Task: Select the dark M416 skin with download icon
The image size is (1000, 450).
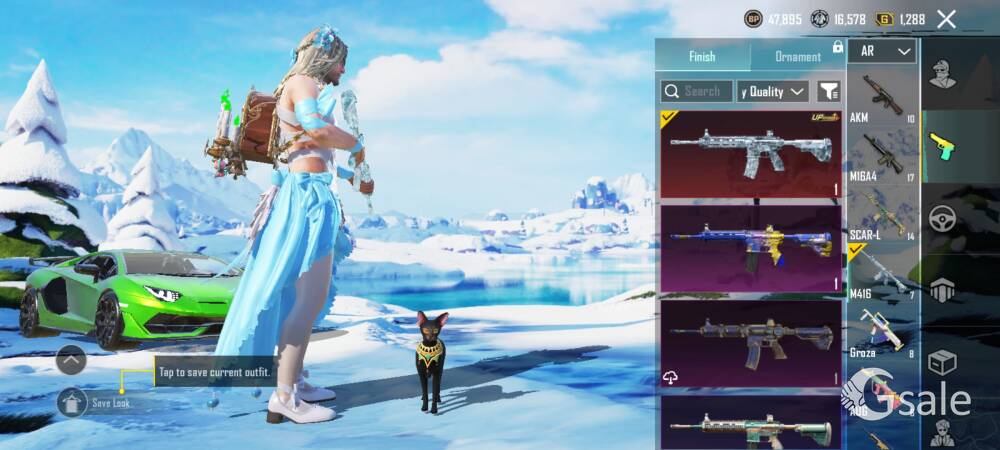Action: click(x=750, y=341)
